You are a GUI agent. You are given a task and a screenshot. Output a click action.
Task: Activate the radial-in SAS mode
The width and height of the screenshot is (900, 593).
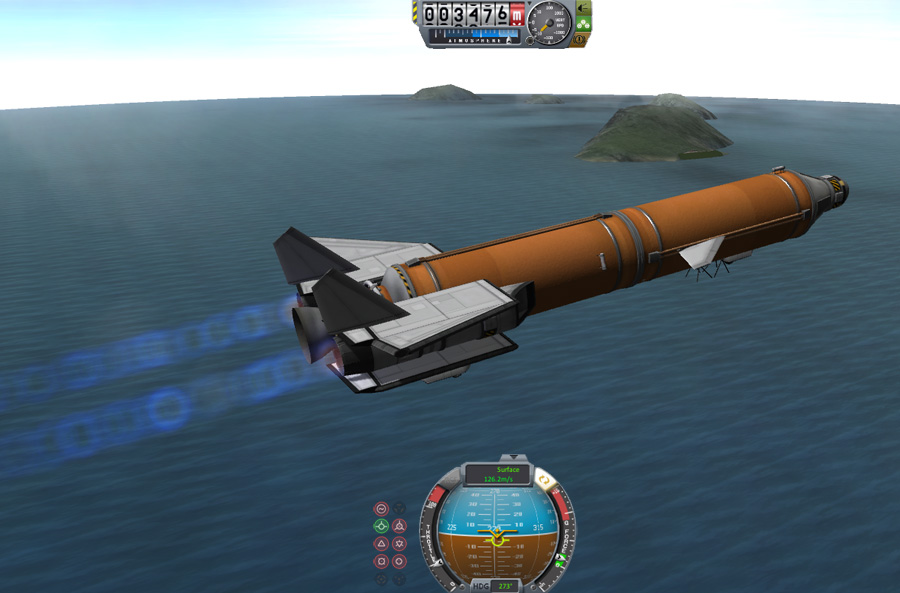tap(381, 562)
